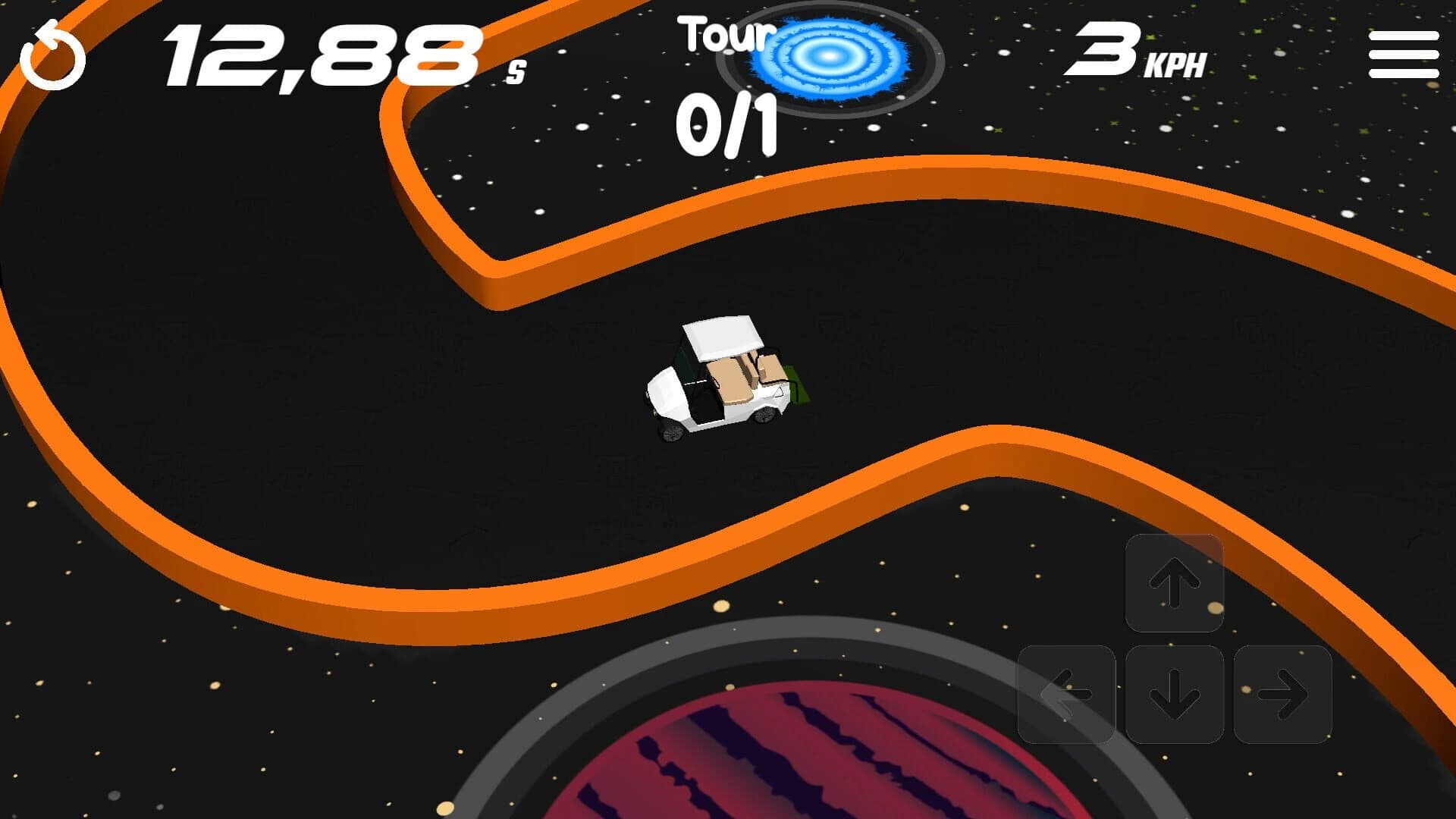
Task: Click the 0/1 lap progress text
Action: (x=726, y=125)
